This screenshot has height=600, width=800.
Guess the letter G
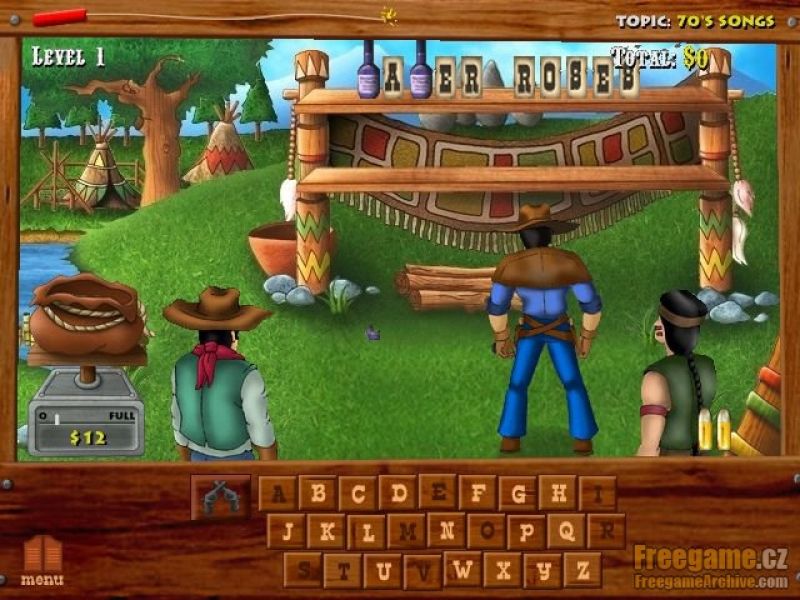518,493
